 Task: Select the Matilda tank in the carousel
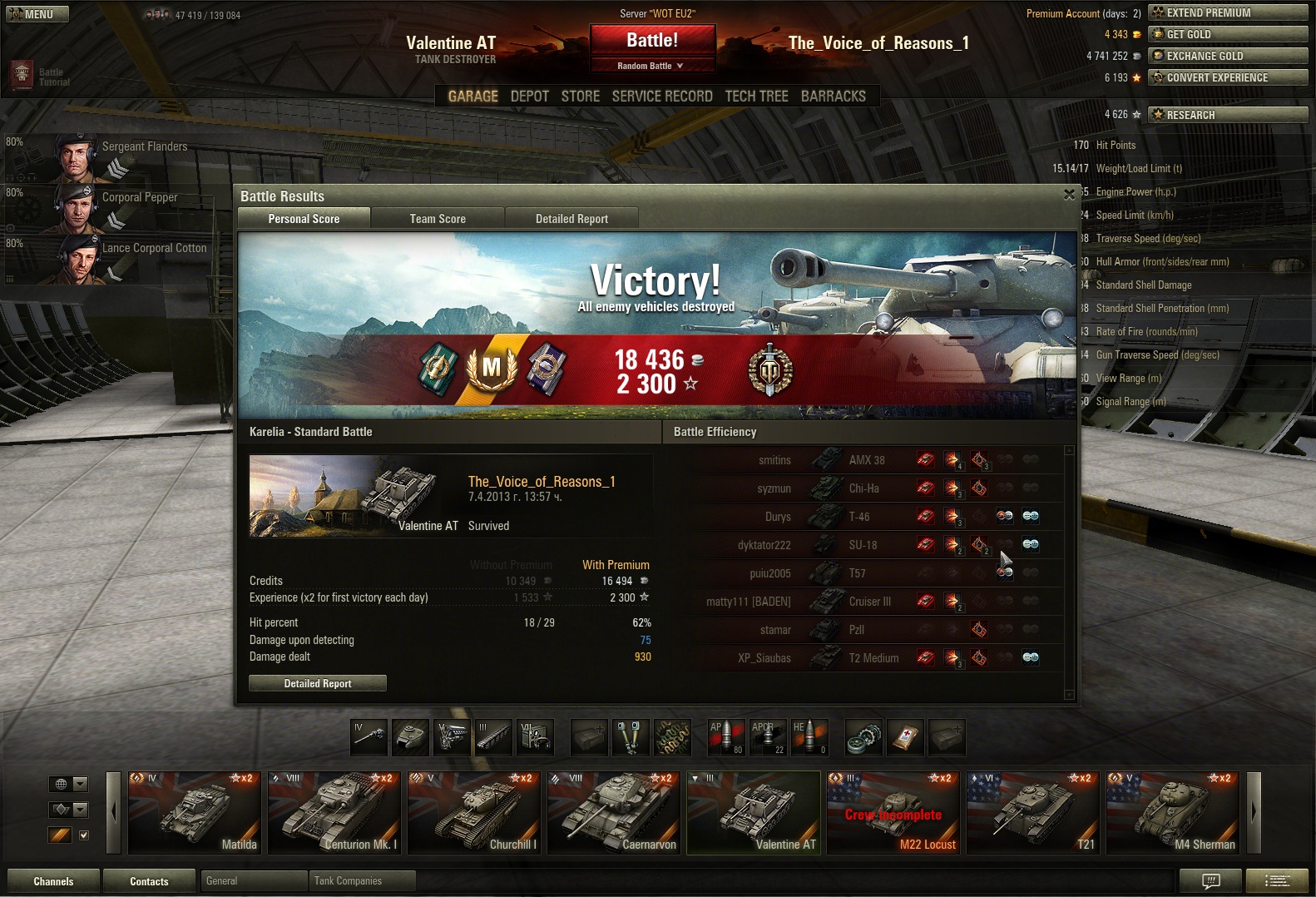(194, 813)
